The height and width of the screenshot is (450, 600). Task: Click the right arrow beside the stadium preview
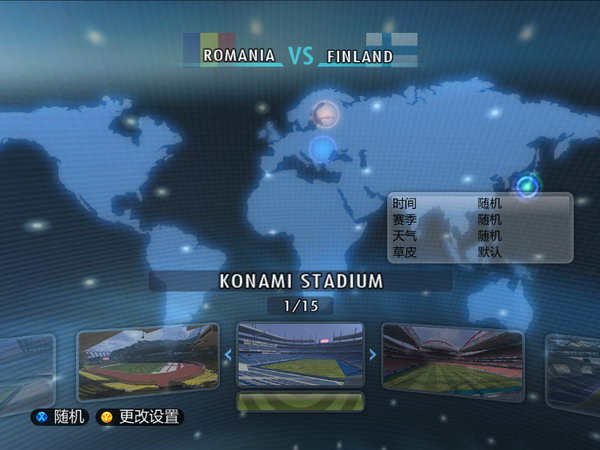[372, 354]
